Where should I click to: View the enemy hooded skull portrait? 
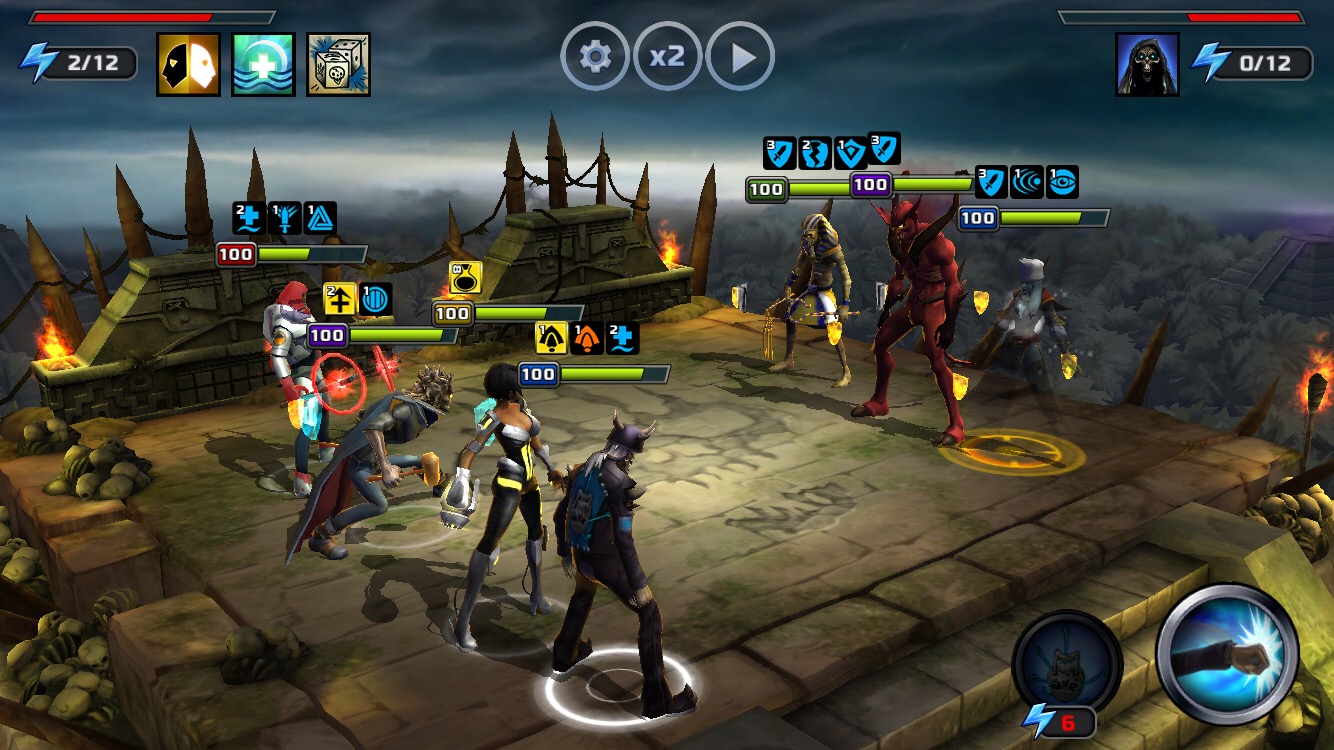coord(1147,64)
